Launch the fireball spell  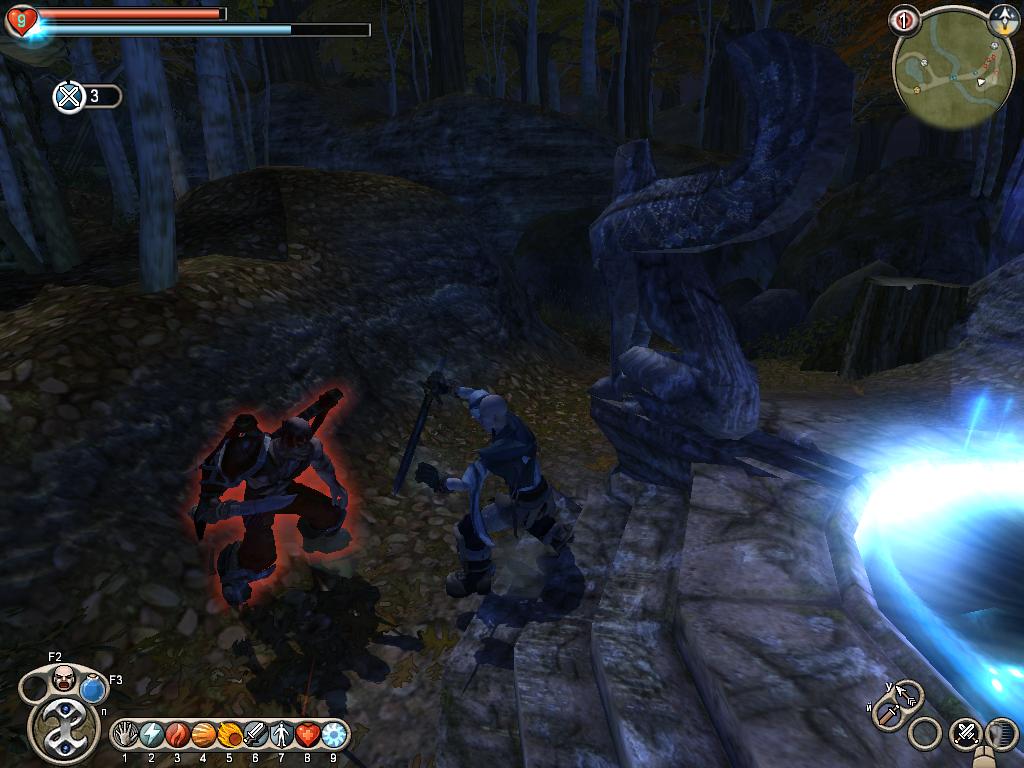(x=229, y=735)
